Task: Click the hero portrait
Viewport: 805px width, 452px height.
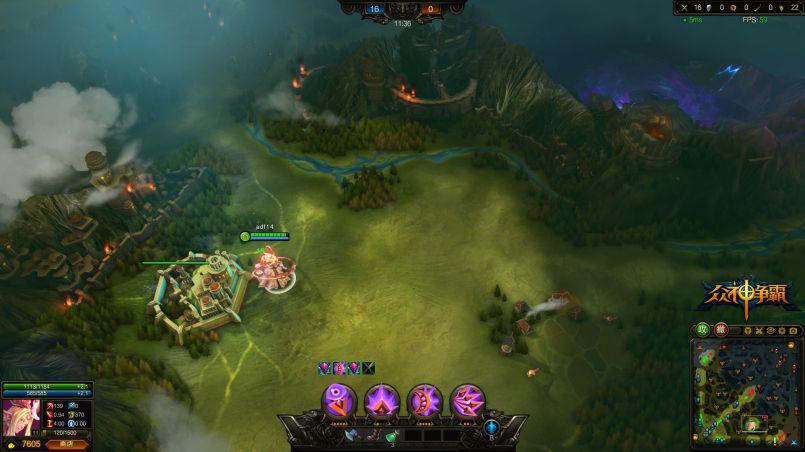Action: point(19,416)
